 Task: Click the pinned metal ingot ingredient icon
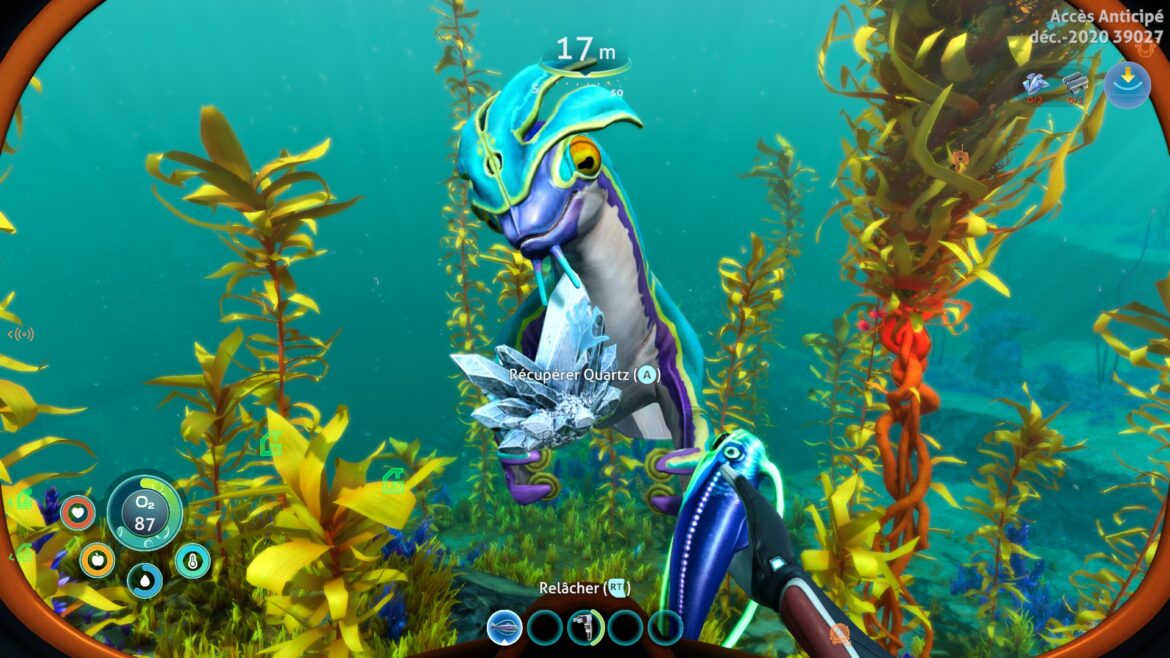click(1075, 83)
